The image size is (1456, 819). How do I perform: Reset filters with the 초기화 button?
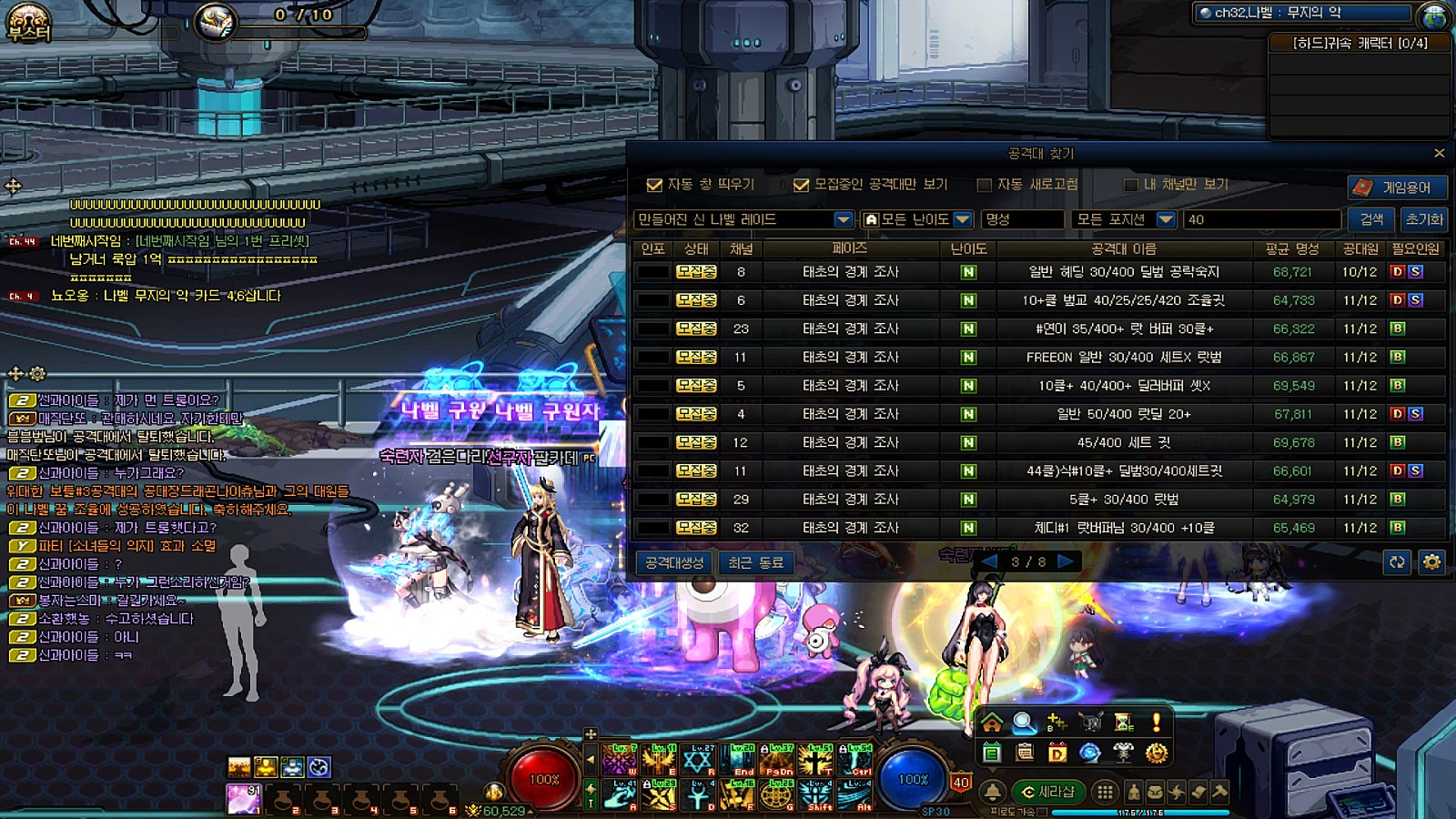[x=1424, y=219]
